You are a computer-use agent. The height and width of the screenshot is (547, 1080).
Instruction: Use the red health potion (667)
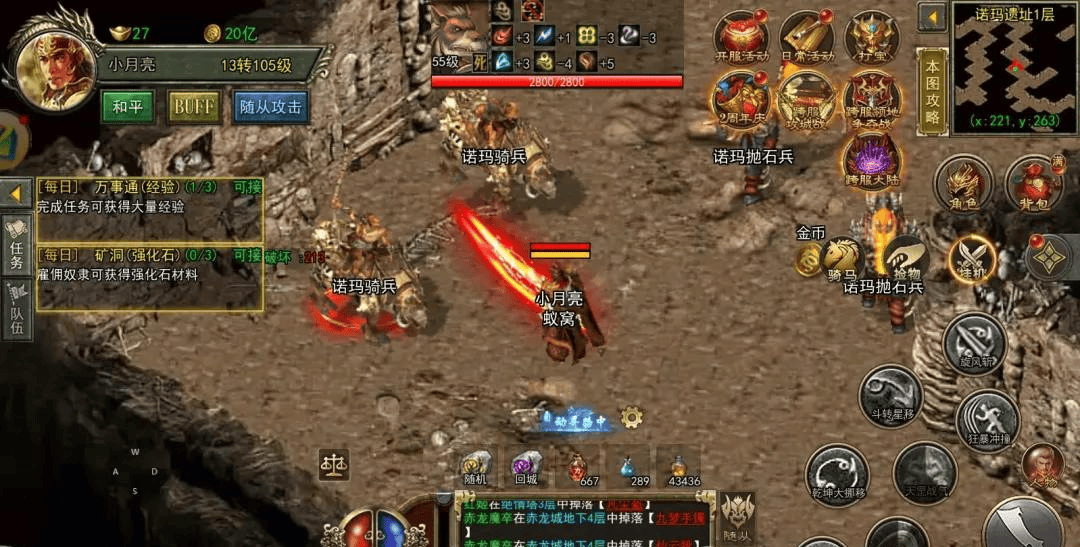click(x=576, y=466)
